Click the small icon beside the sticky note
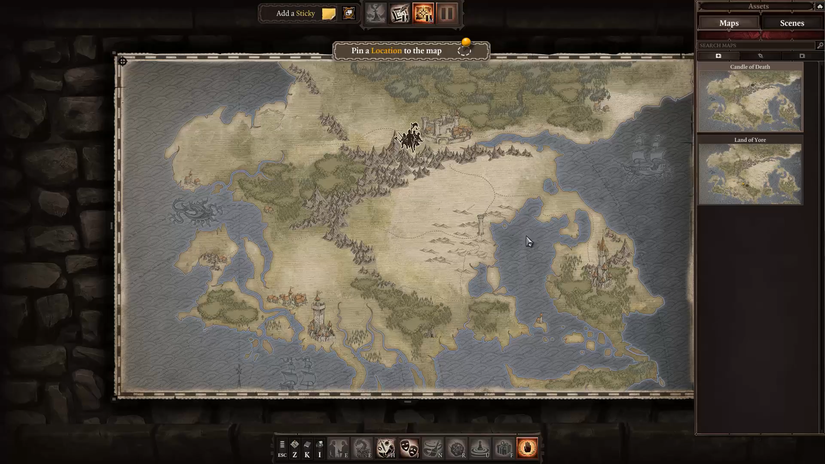The image size is (825, 464). pyautogui.click(x=349, y=14)
